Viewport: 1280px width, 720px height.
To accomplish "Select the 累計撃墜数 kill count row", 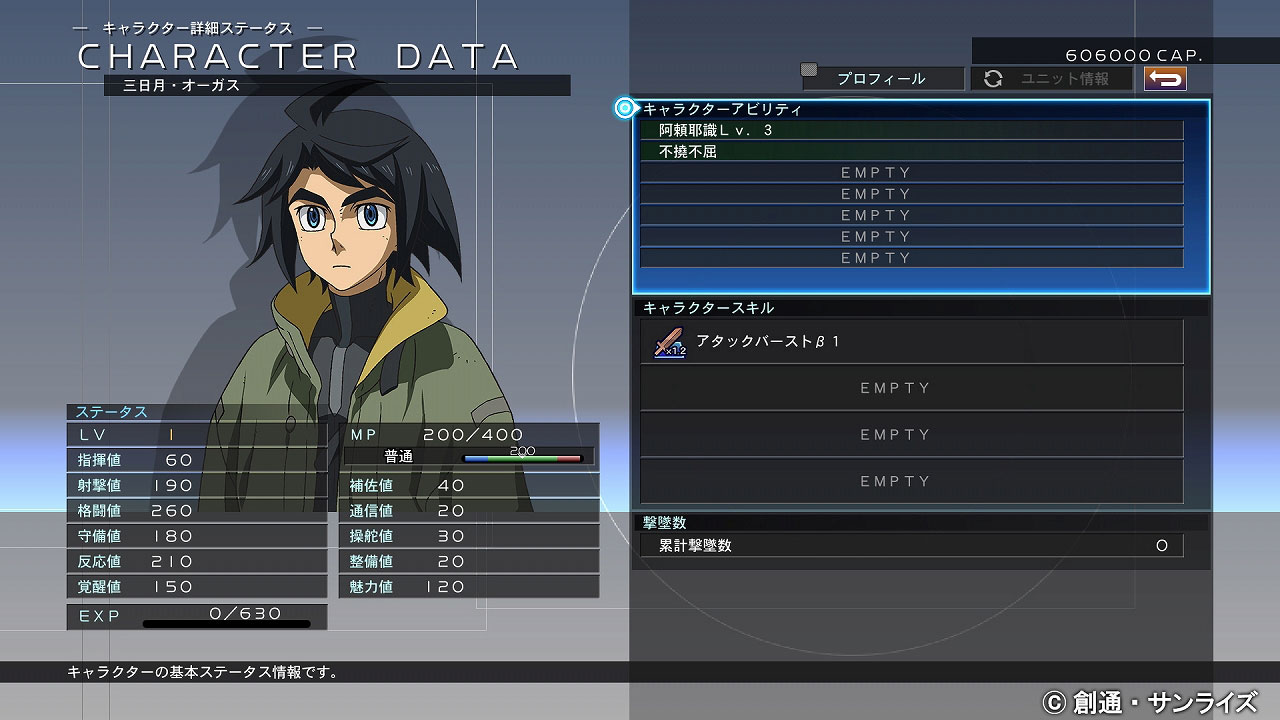I will [911, 546].
